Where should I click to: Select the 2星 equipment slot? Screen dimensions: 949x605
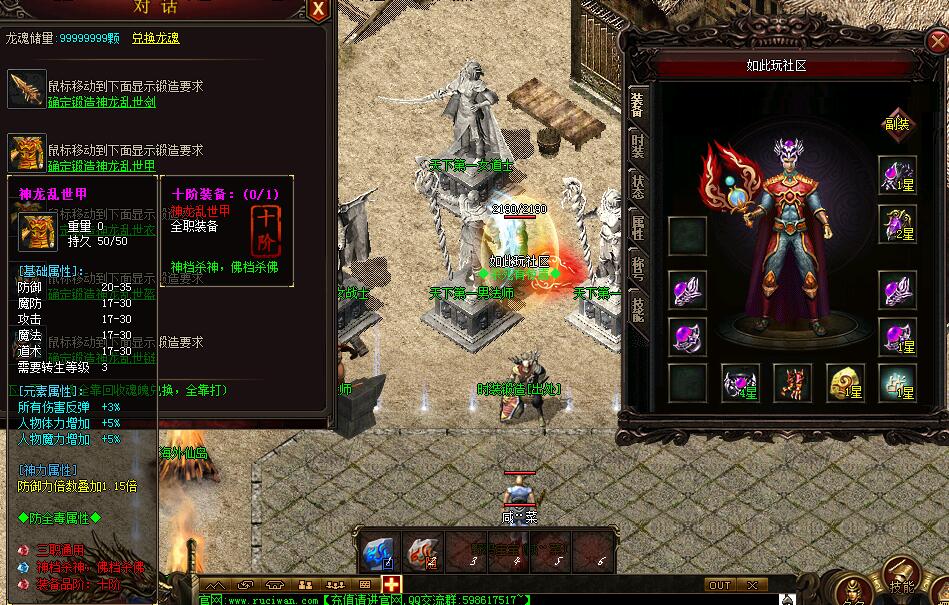tap(896, 225)
